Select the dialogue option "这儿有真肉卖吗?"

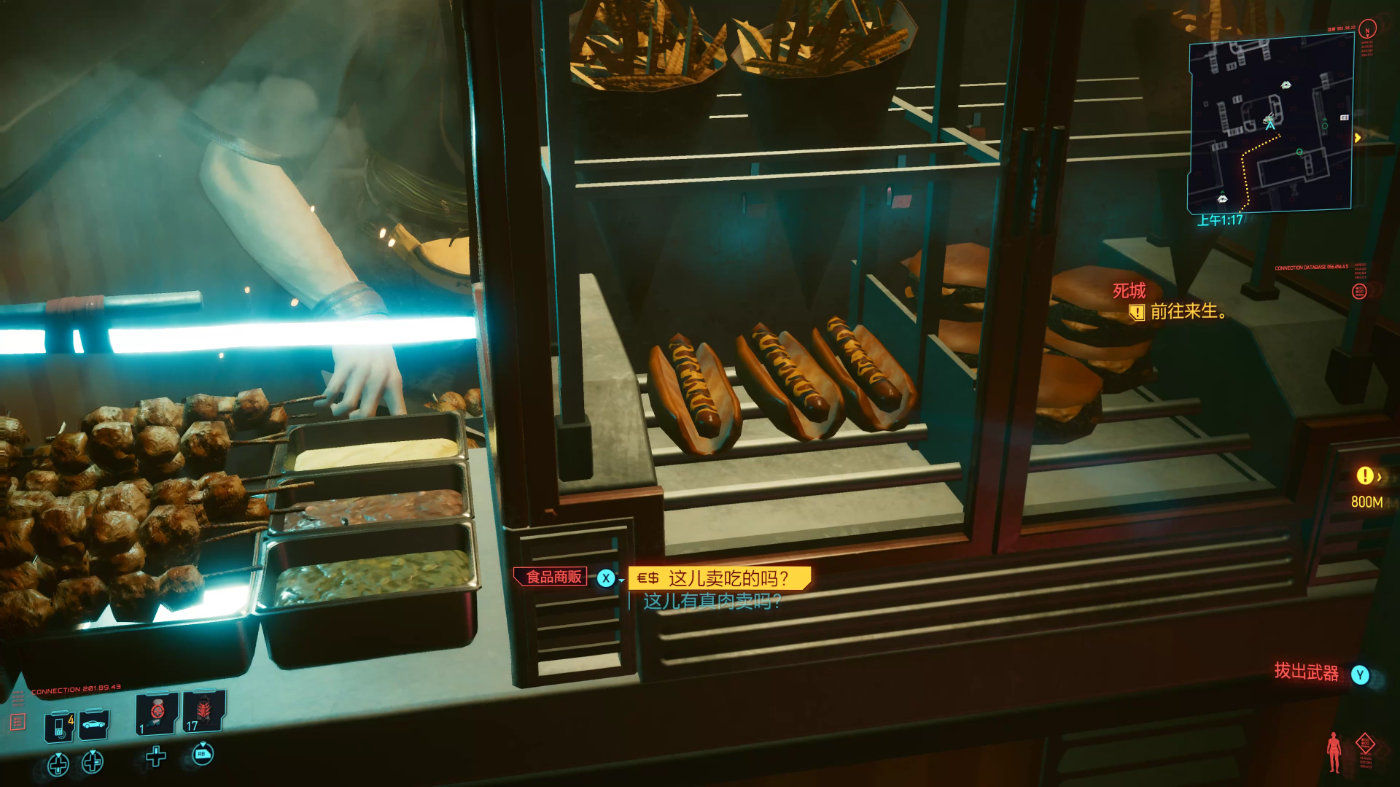711,602
